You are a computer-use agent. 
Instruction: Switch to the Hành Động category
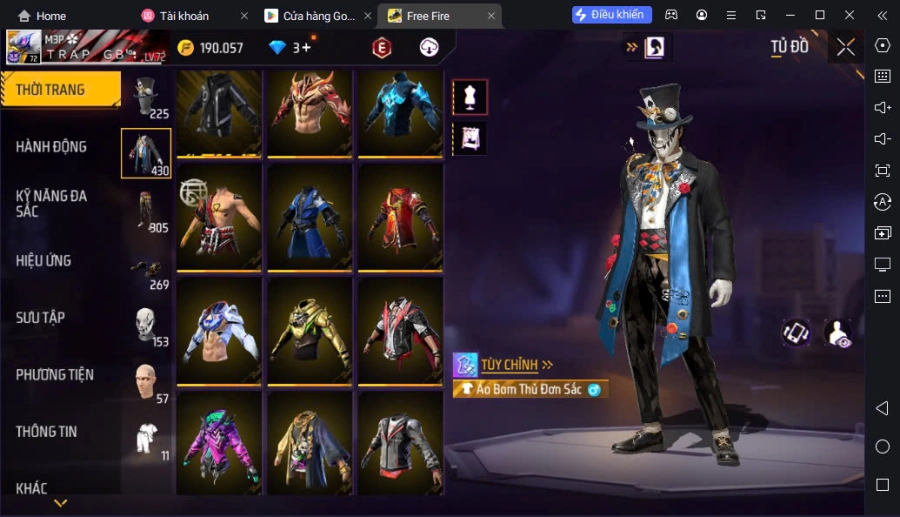point(51,147)
